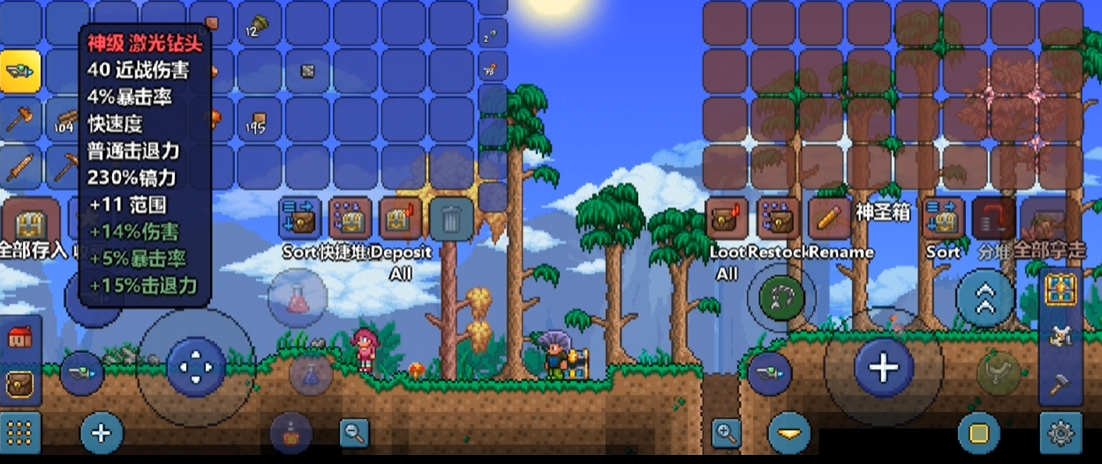This screenshot has width=1102, height=464.
Task: Pick the wooden hammer inventory slot
Action: [x=20, y=120]
